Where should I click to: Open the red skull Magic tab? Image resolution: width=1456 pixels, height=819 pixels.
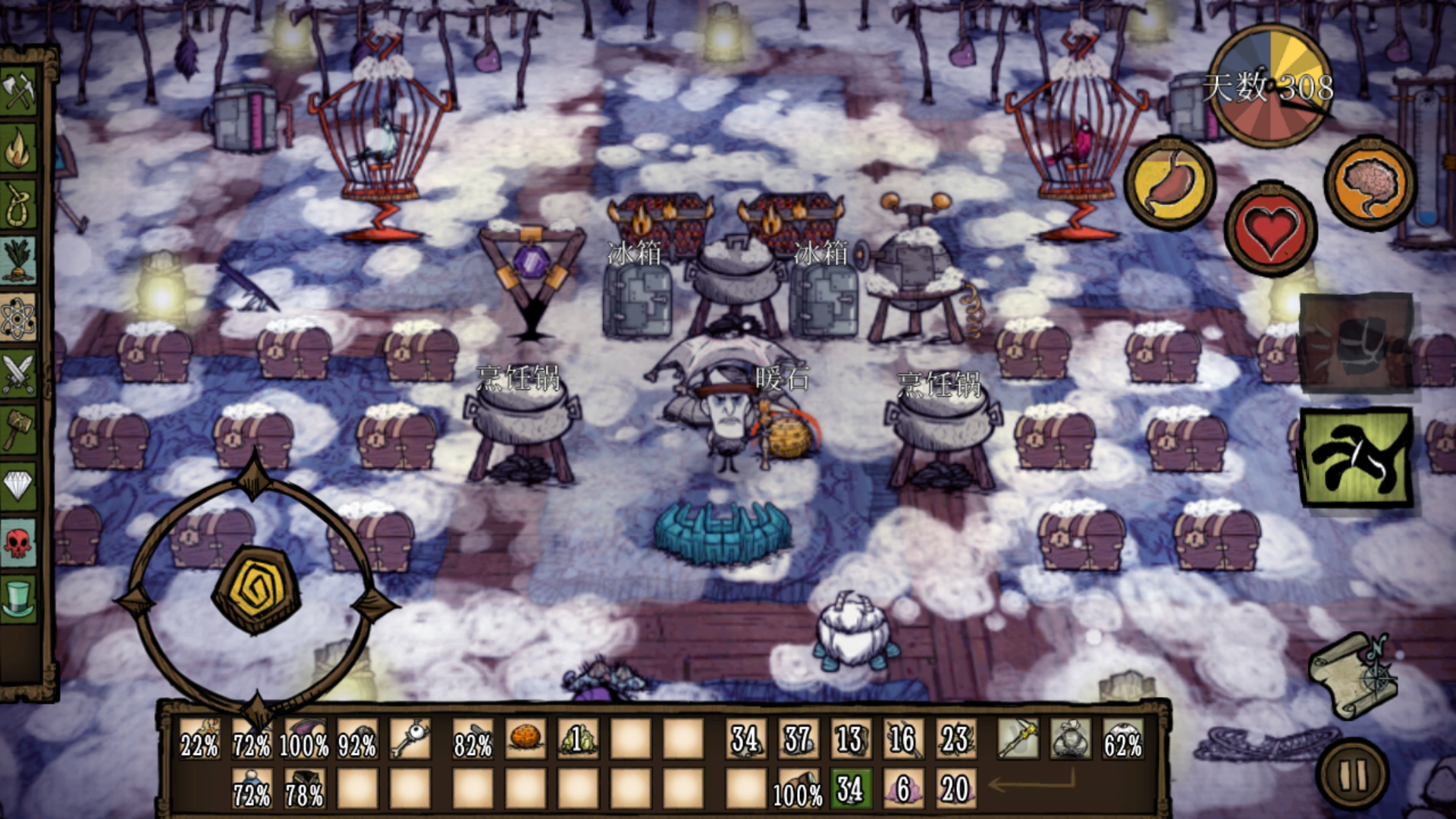(19, 542)
